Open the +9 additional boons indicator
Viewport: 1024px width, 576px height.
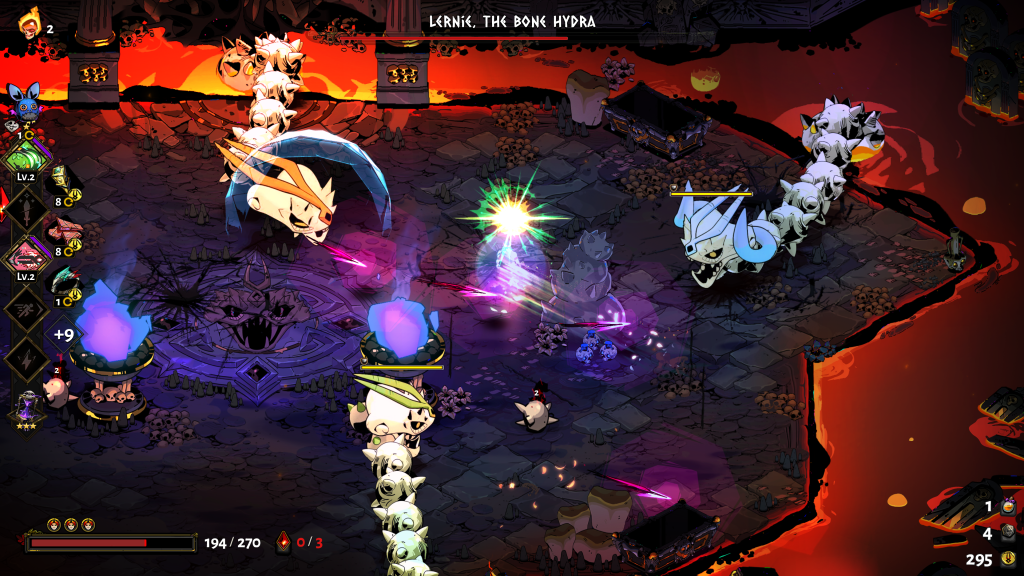(64, 335)
